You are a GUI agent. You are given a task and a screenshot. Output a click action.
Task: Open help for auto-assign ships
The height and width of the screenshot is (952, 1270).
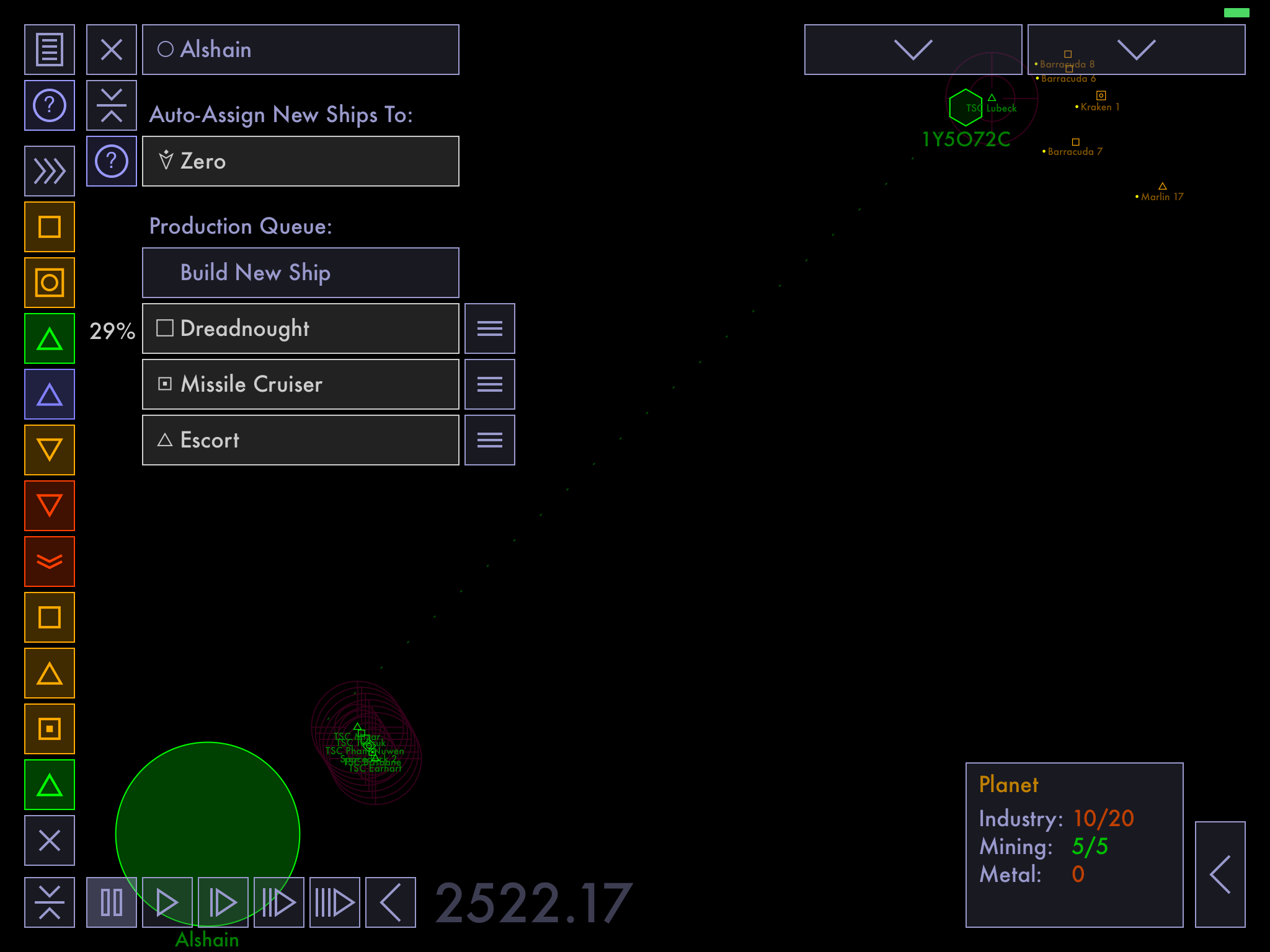click(112, 161)
